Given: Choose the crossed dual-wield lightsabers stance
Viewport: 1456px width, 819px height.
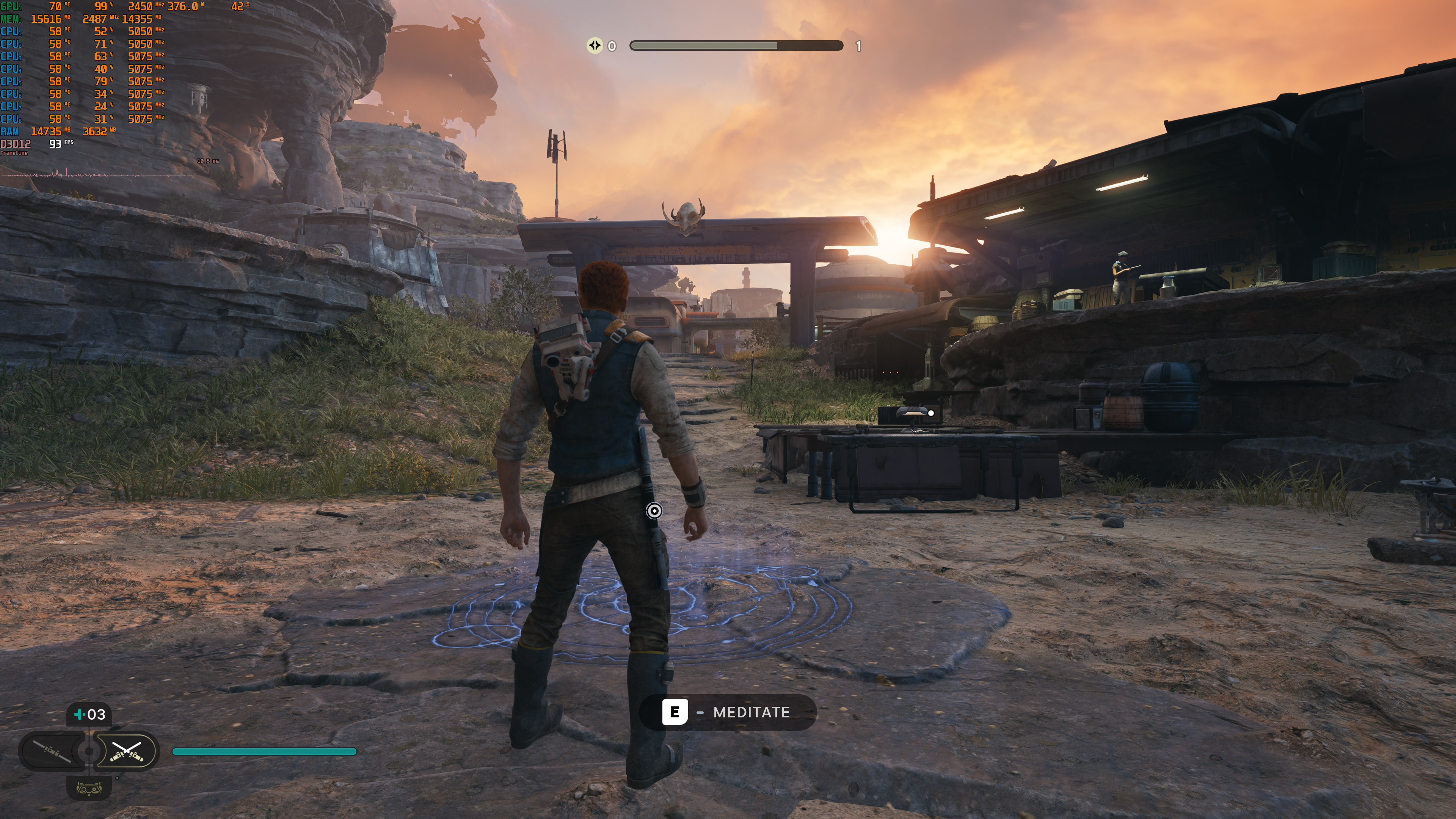Looking at the screenshot, I should click(126, 751).
